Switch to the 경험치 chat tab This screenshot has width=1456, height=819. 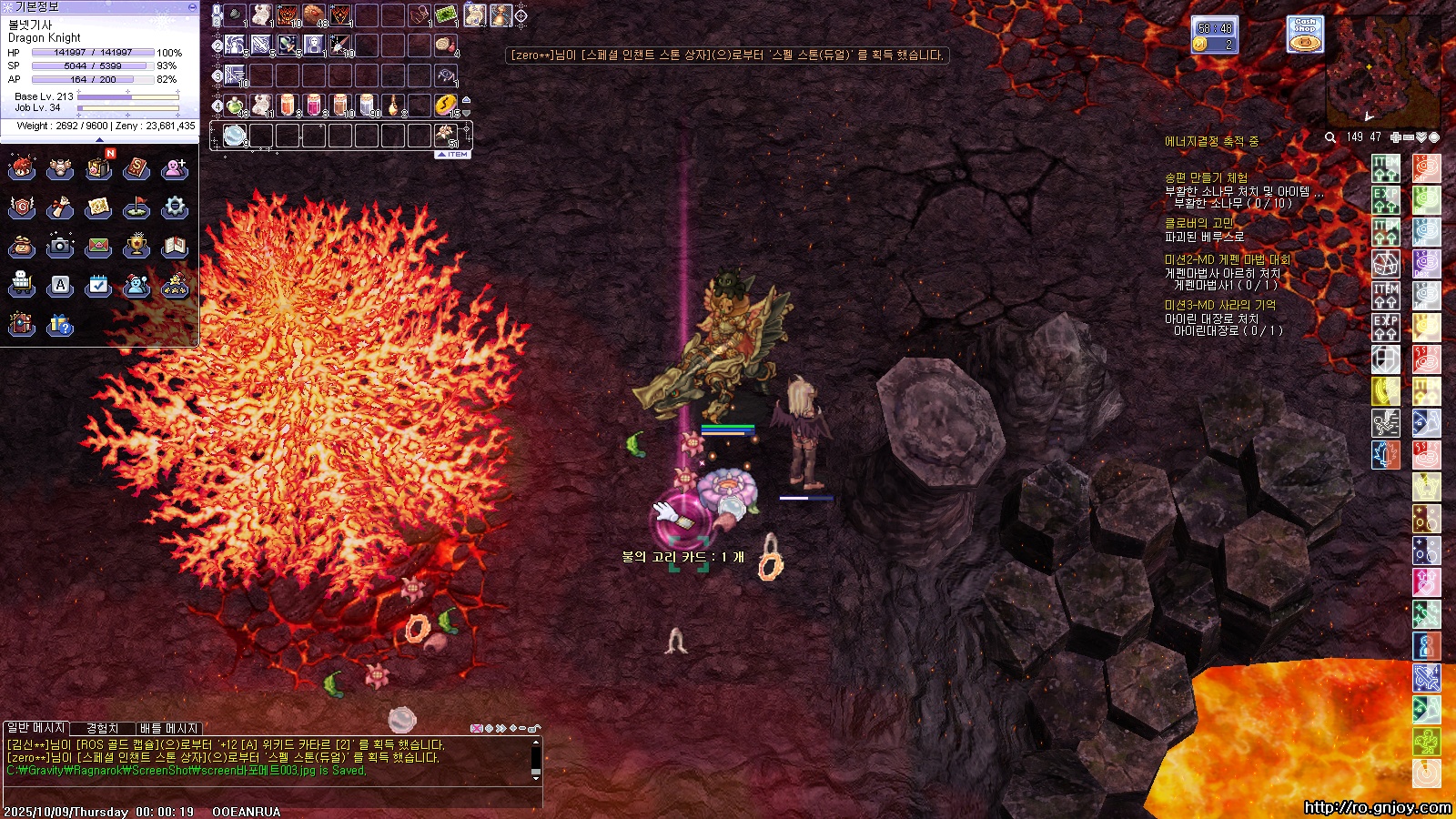pyautogui.click(x=102, y=728)
